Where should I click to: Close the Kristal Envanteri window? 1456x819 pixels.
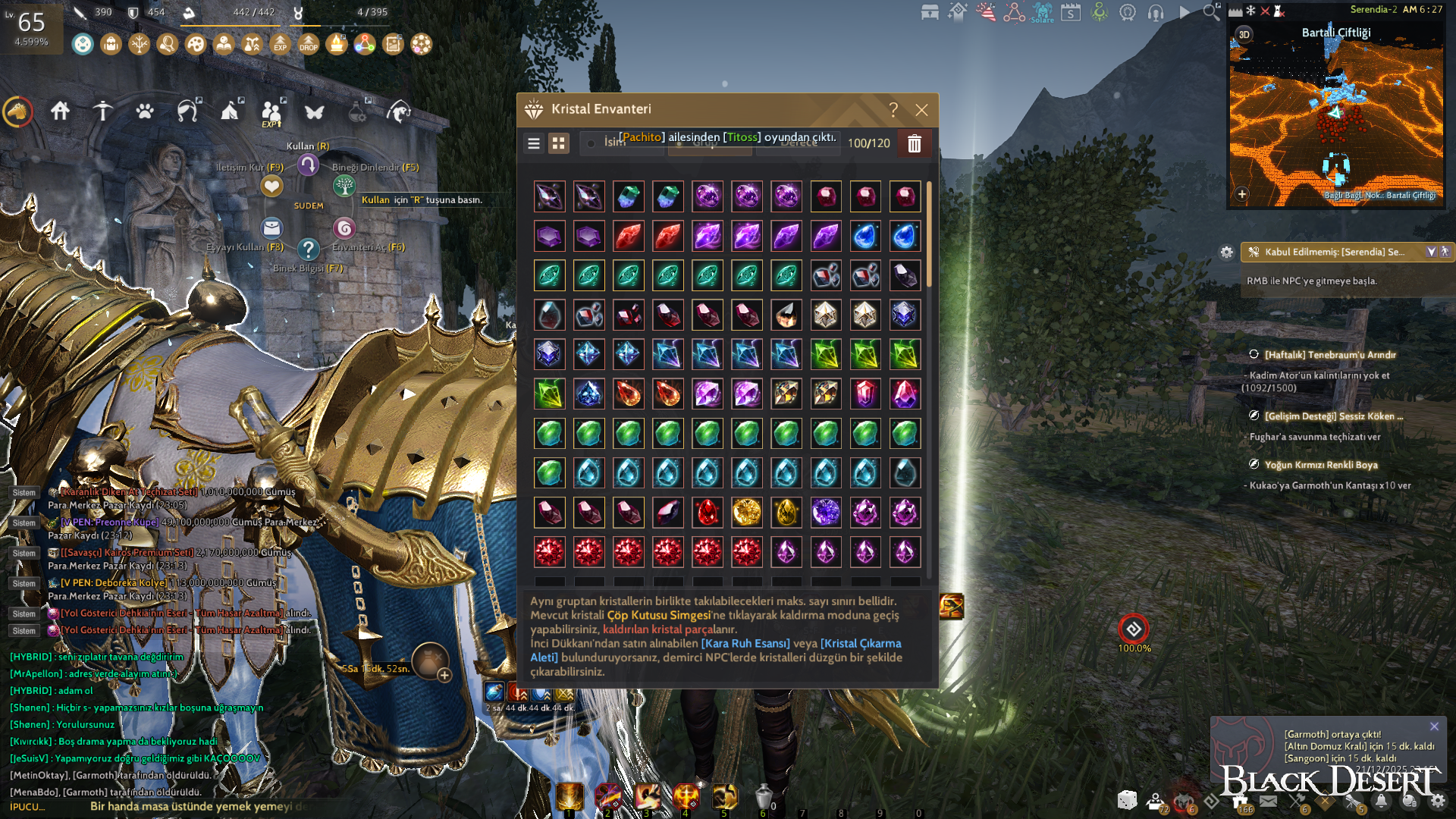click(x=921, y=110)
